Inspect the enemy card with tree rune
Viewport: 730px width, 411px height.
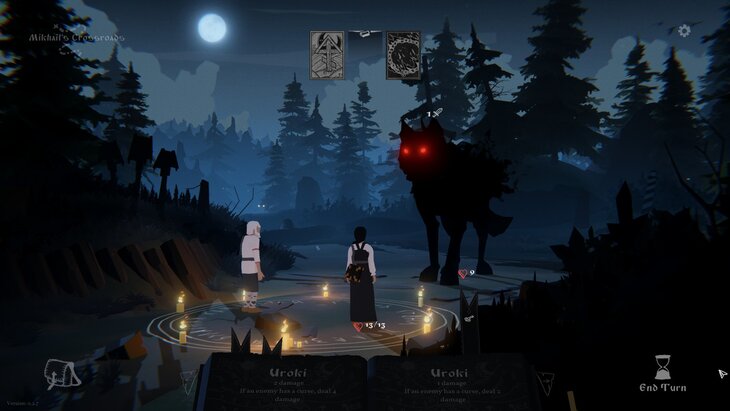(327, 55)
